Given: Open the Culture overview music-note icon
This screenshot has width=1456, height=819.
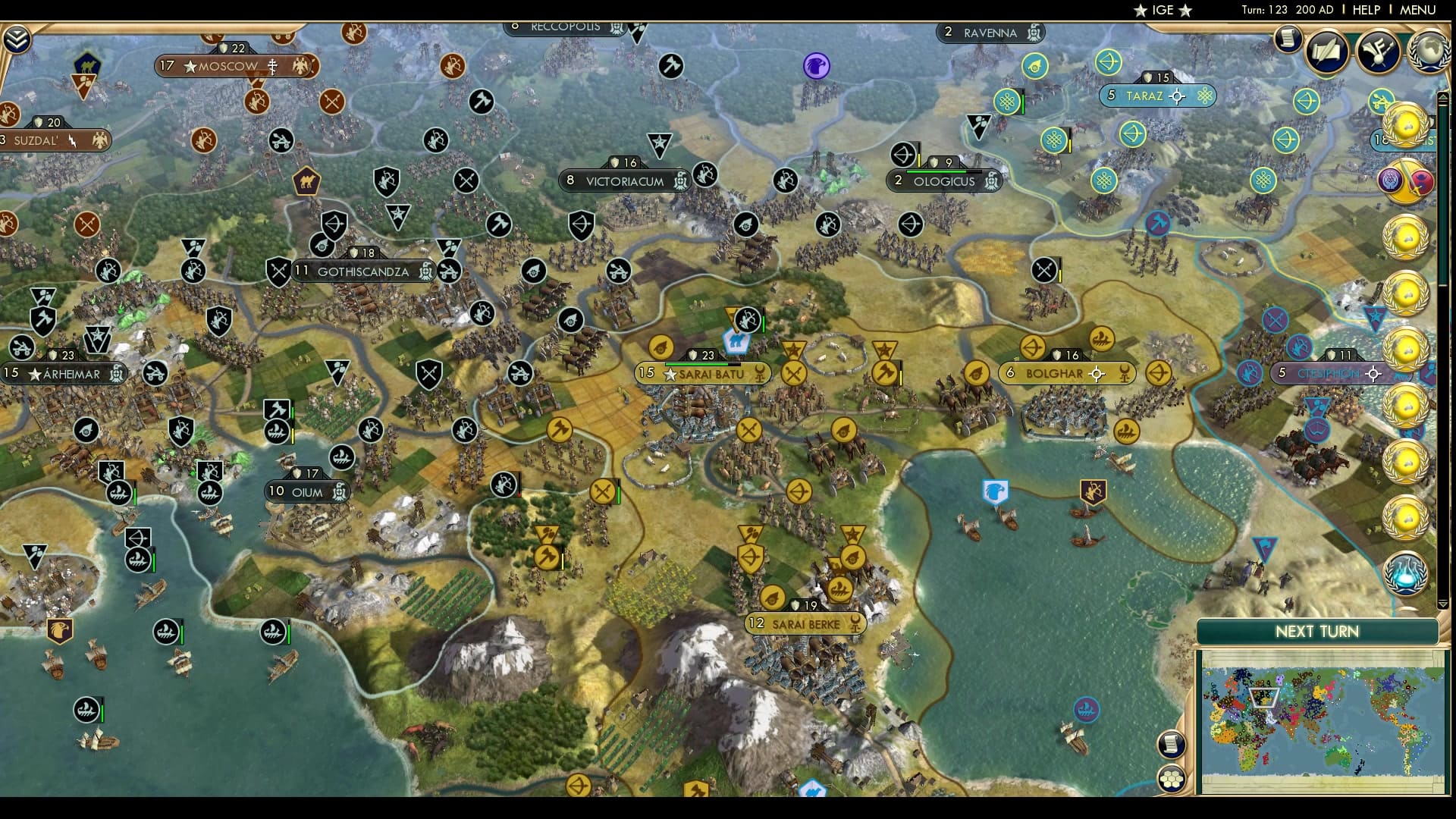Looking at the screenshot, I should [1378, 49].
